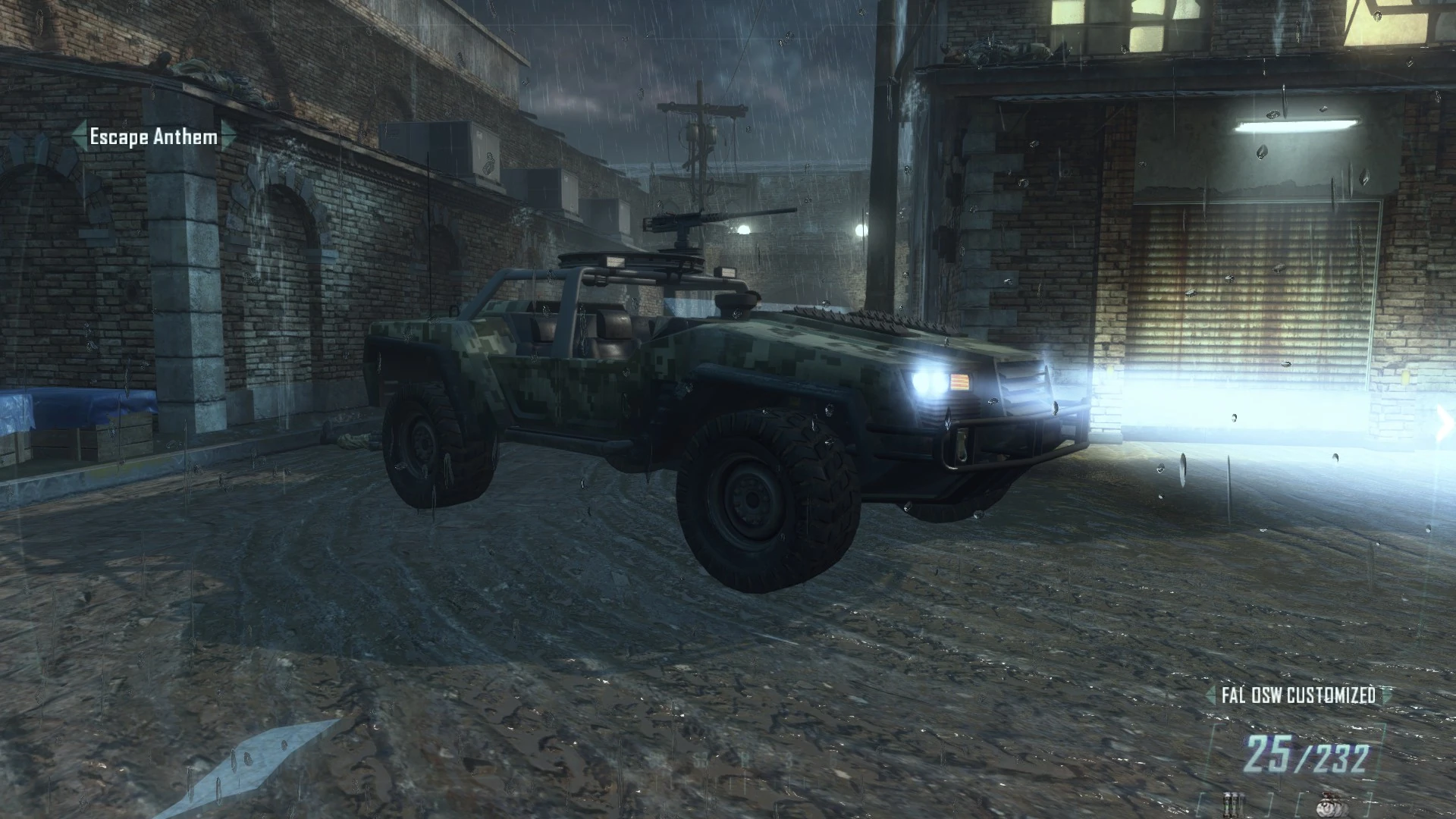
Task: Toggle the right arrow beside Escape Anthem
Action: tap(225, 136)
